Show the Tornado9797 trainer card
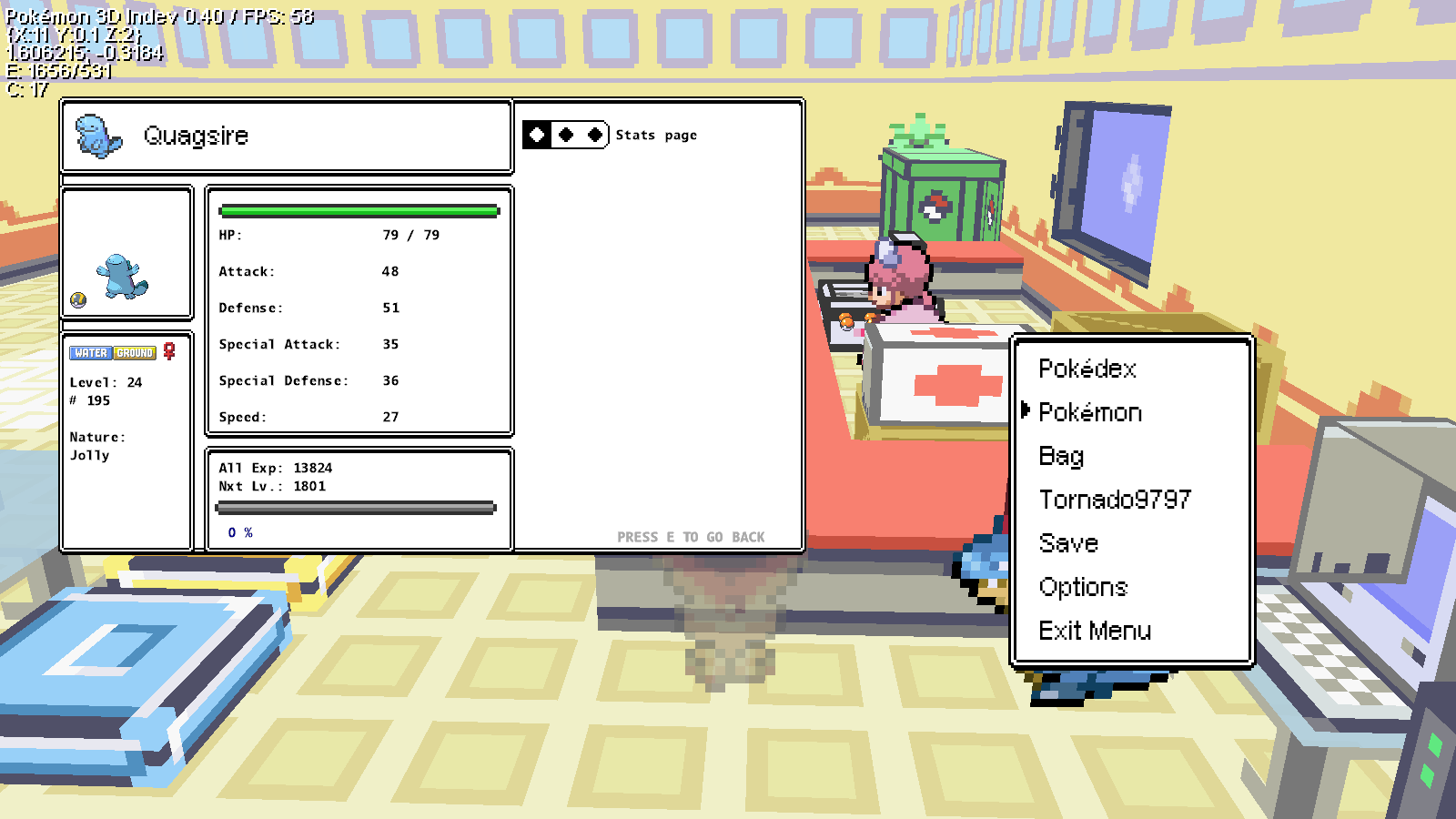The image size is (1456, 819). tap(1115, 500)
